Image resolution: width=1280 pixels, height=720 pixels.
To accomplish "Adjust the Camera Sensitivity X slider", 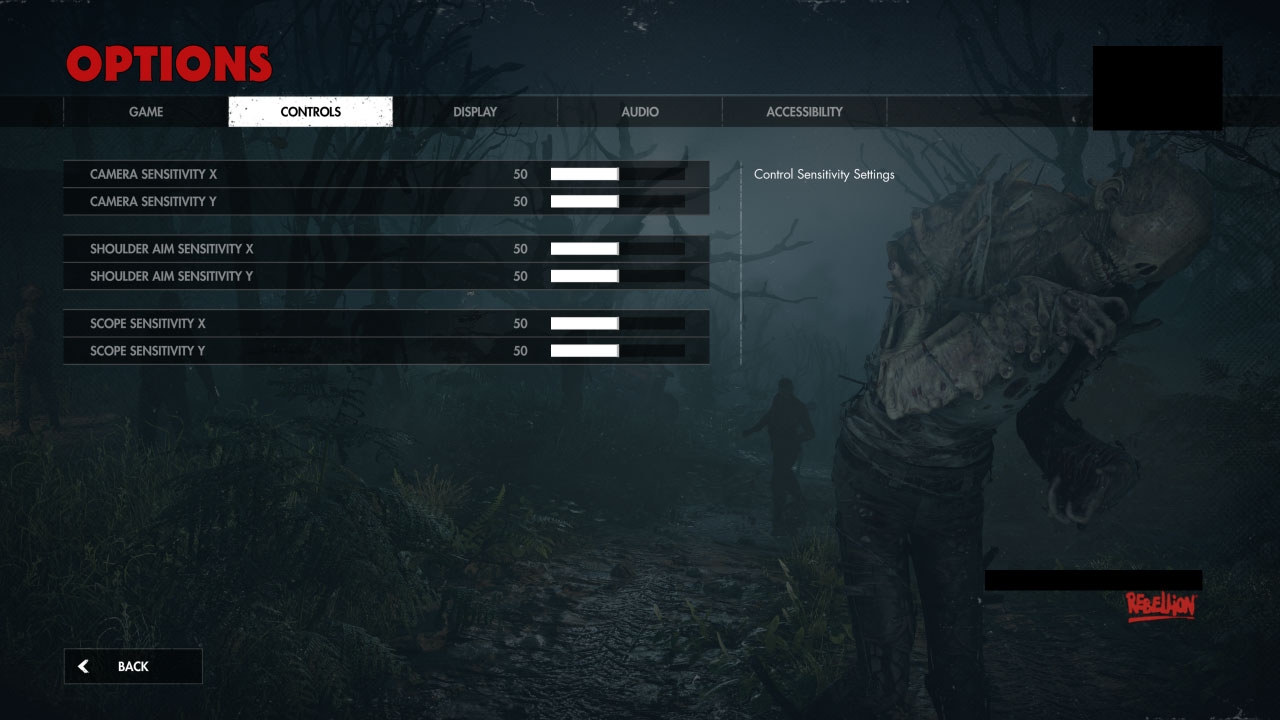I will click(616, 174).
